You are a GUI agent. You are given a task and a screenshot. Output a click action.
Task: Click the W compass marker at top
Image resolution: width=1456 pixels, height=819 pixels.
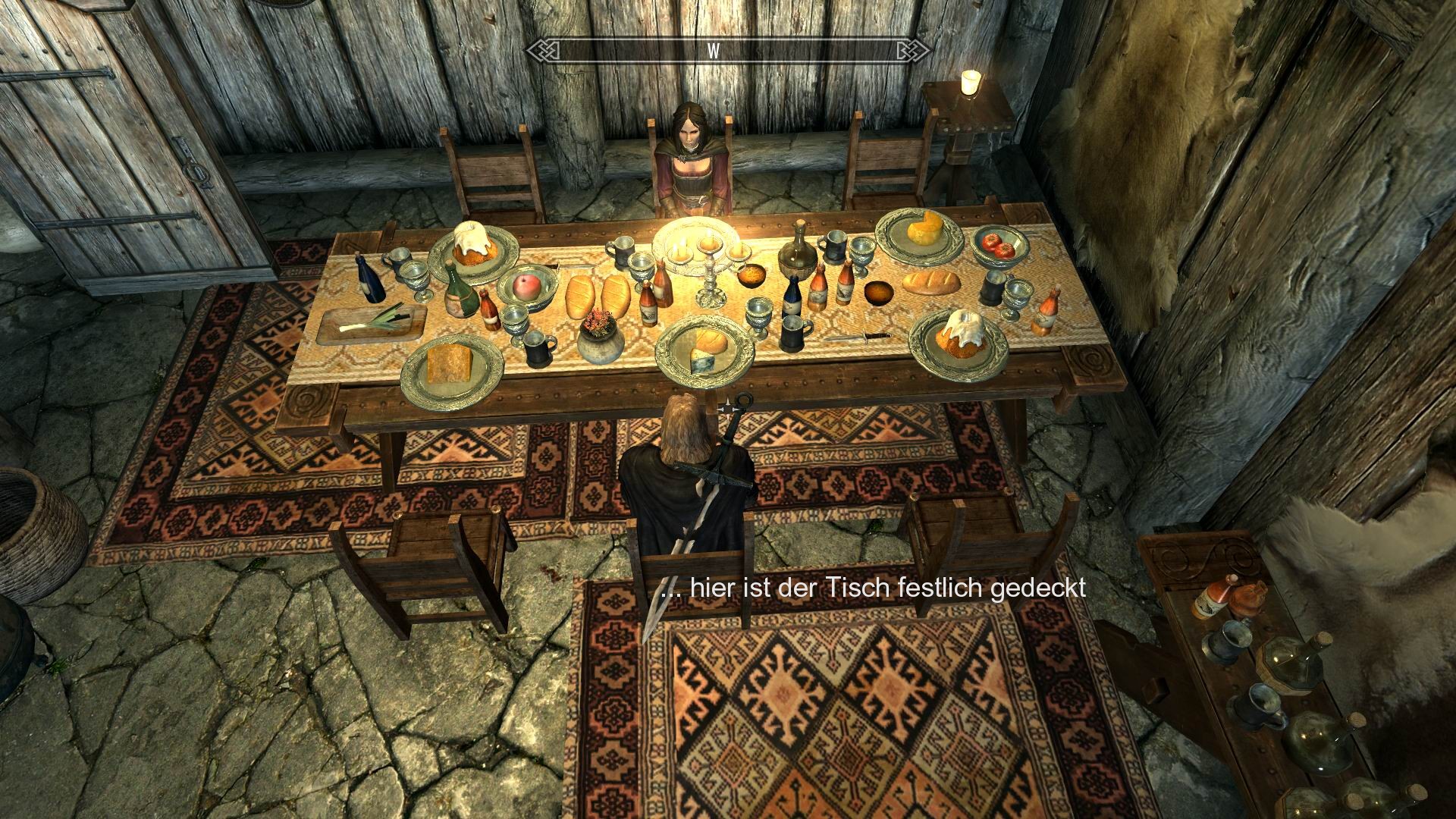point(713,52)
